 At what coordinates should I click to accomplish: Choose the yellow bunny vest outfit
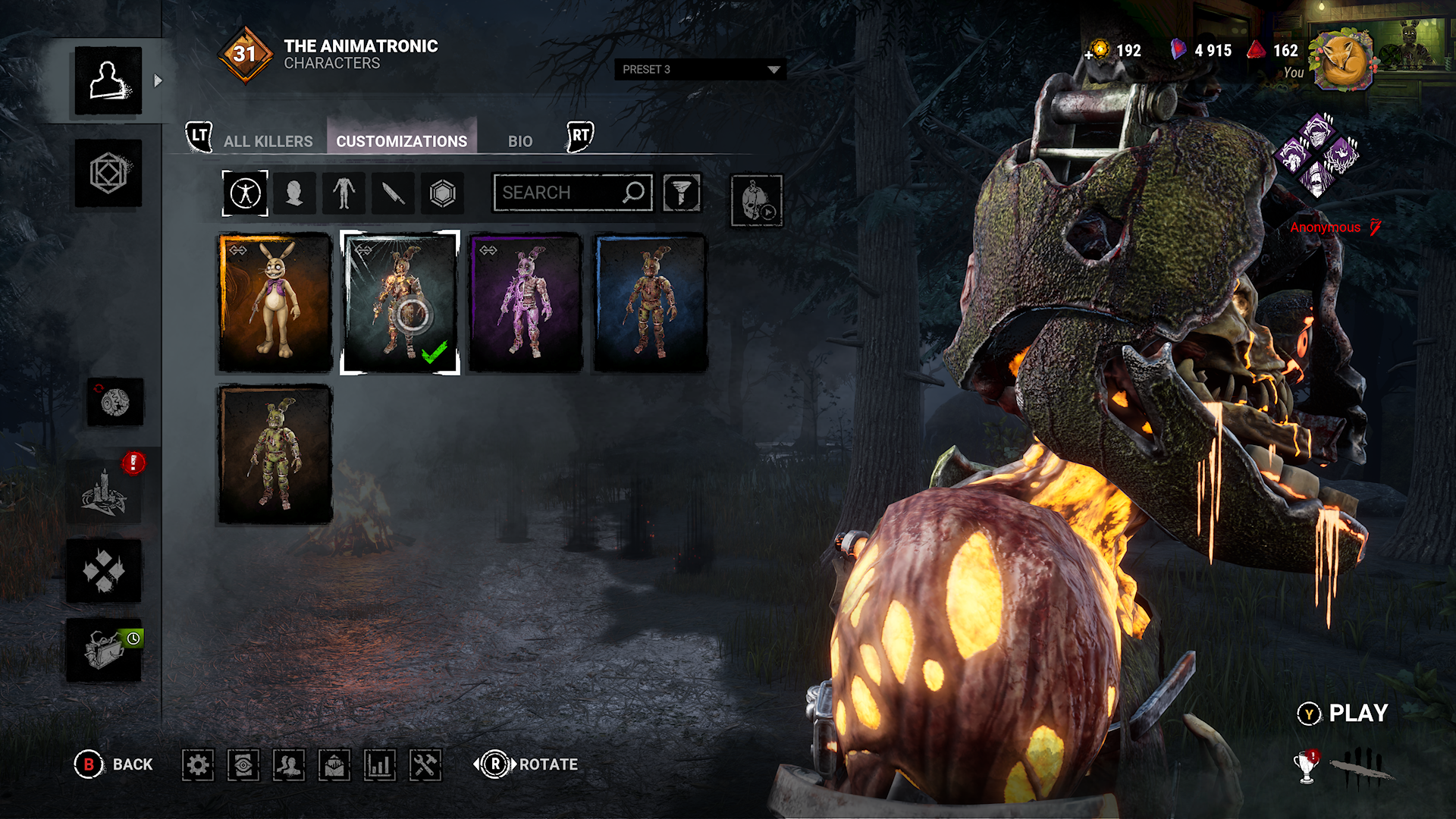point(275,303)
